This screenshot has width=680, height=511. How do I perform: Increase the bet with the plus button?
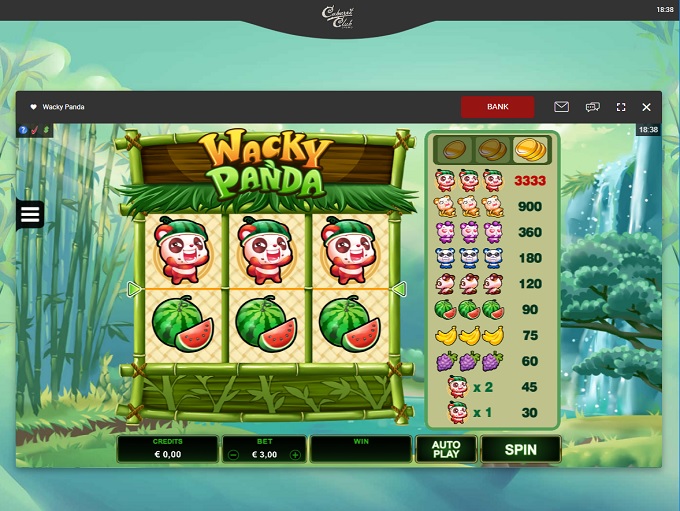pyautogui.click(x=295, y=454)
